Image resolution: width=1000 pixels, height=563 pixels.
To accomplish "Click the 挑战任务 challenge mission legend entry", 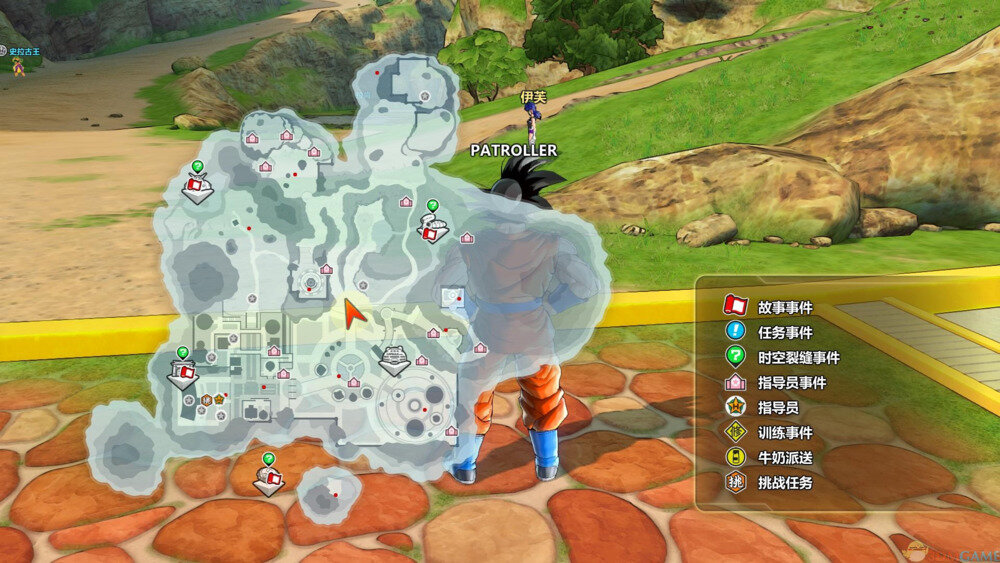I will 770,482.
